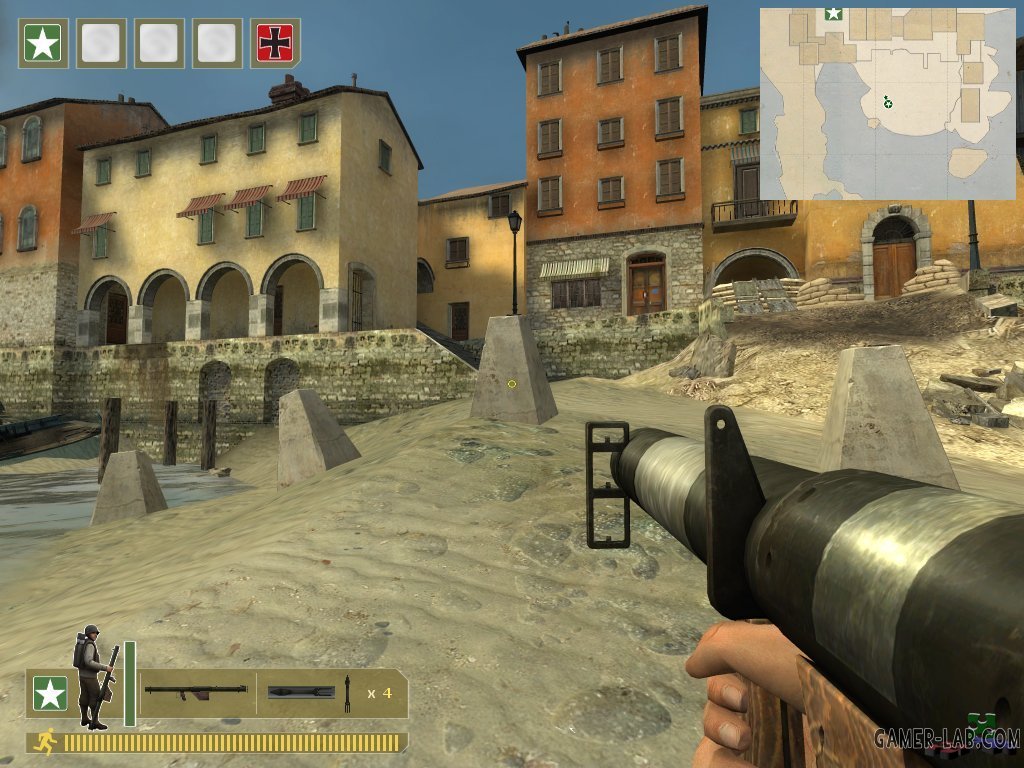Image resolution: width=1024 pixels, height=768 pixels.
Task: Click the rocket ammunition icon
Action: click(301, 691)
